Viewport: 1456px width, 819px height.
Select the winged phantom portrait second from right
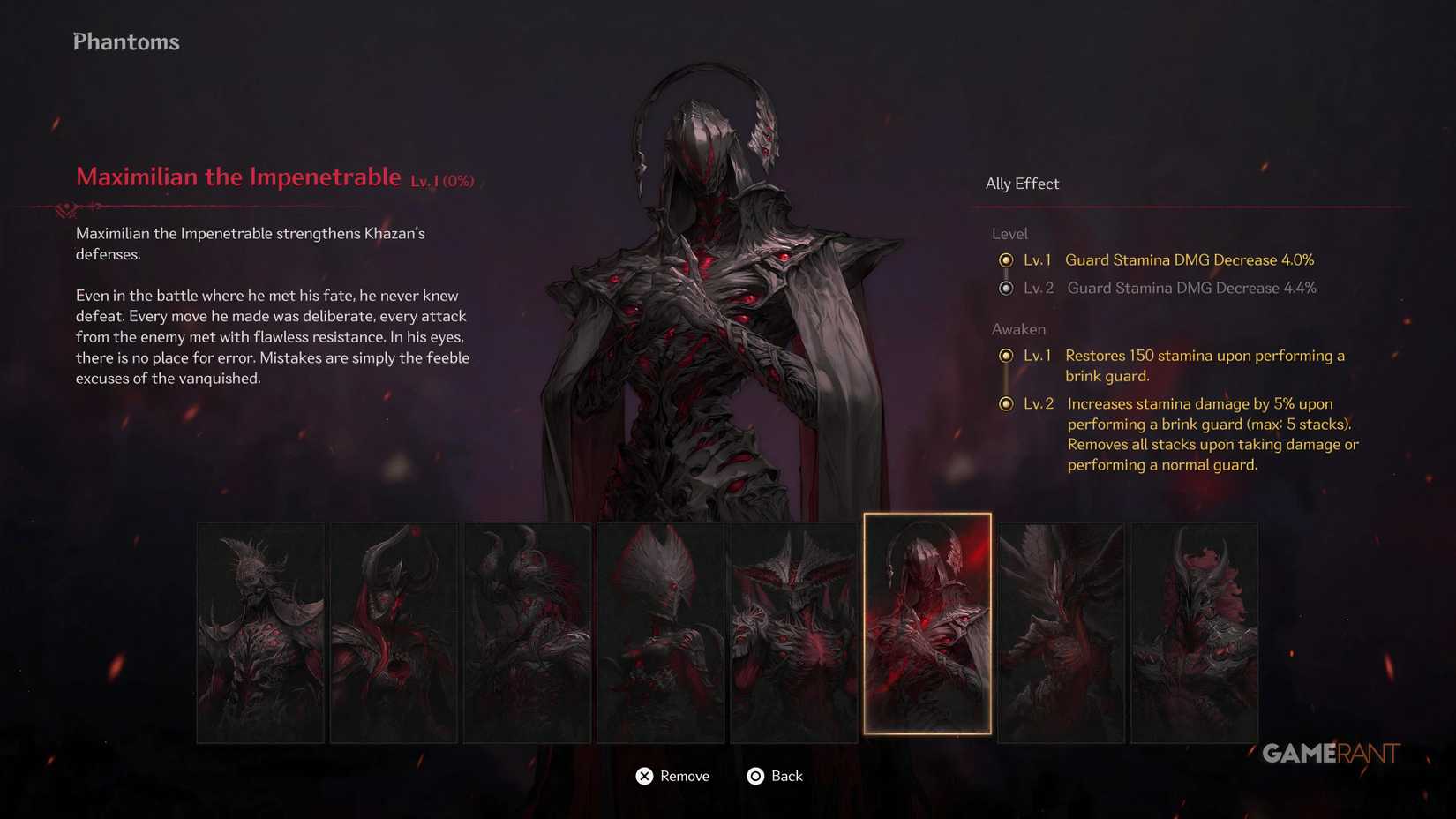point(1060,629)
